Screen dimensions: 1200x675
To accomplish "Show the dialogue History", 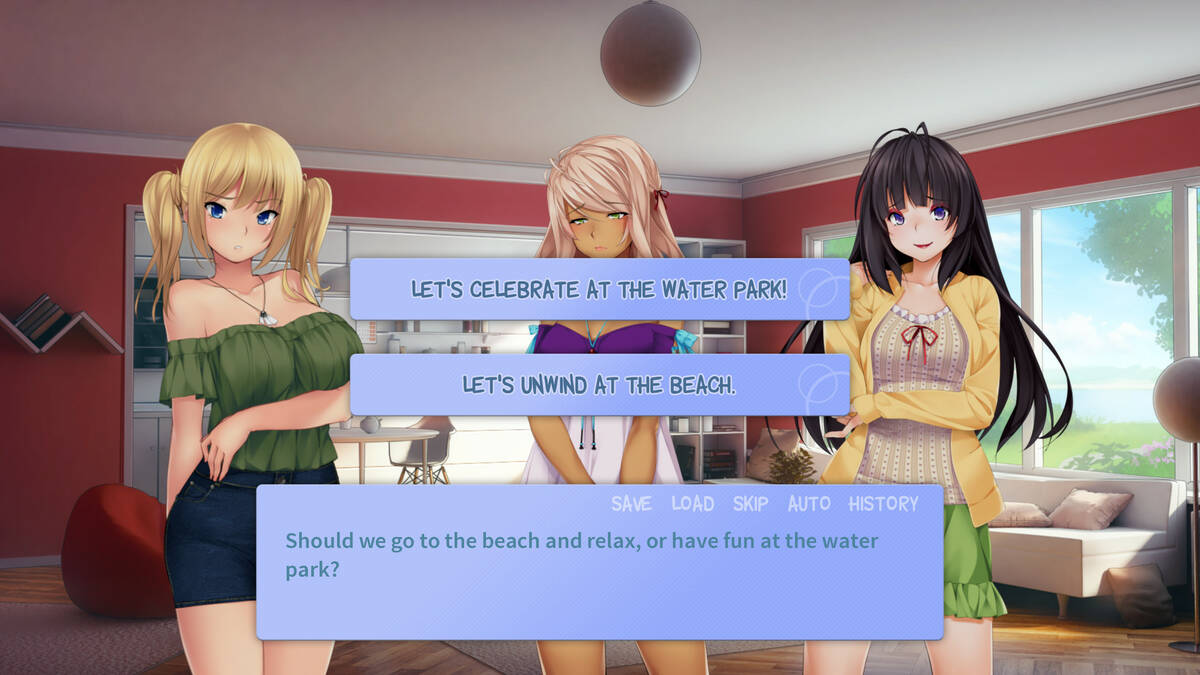I will click(883, 504).
